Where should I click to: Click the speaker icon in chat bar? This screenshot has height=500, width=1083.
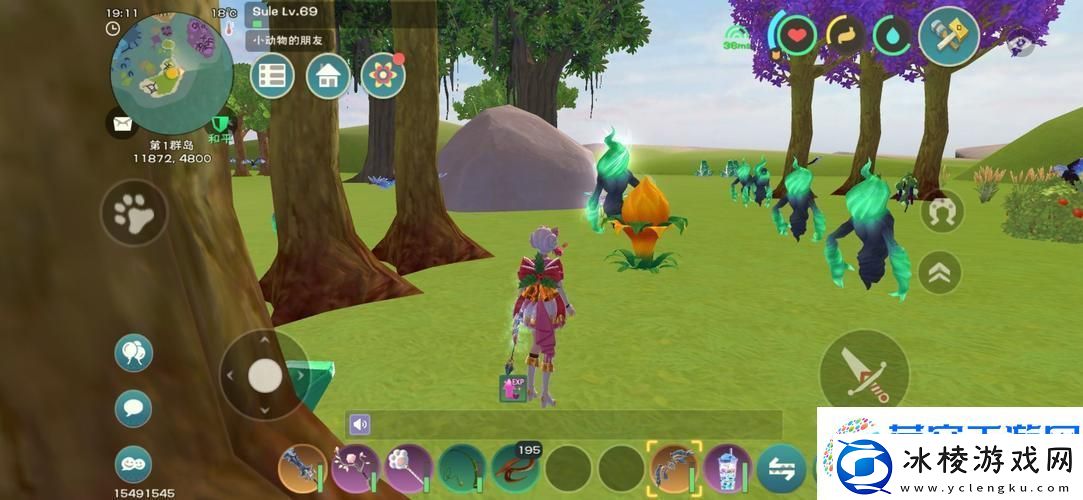(360, 424)
